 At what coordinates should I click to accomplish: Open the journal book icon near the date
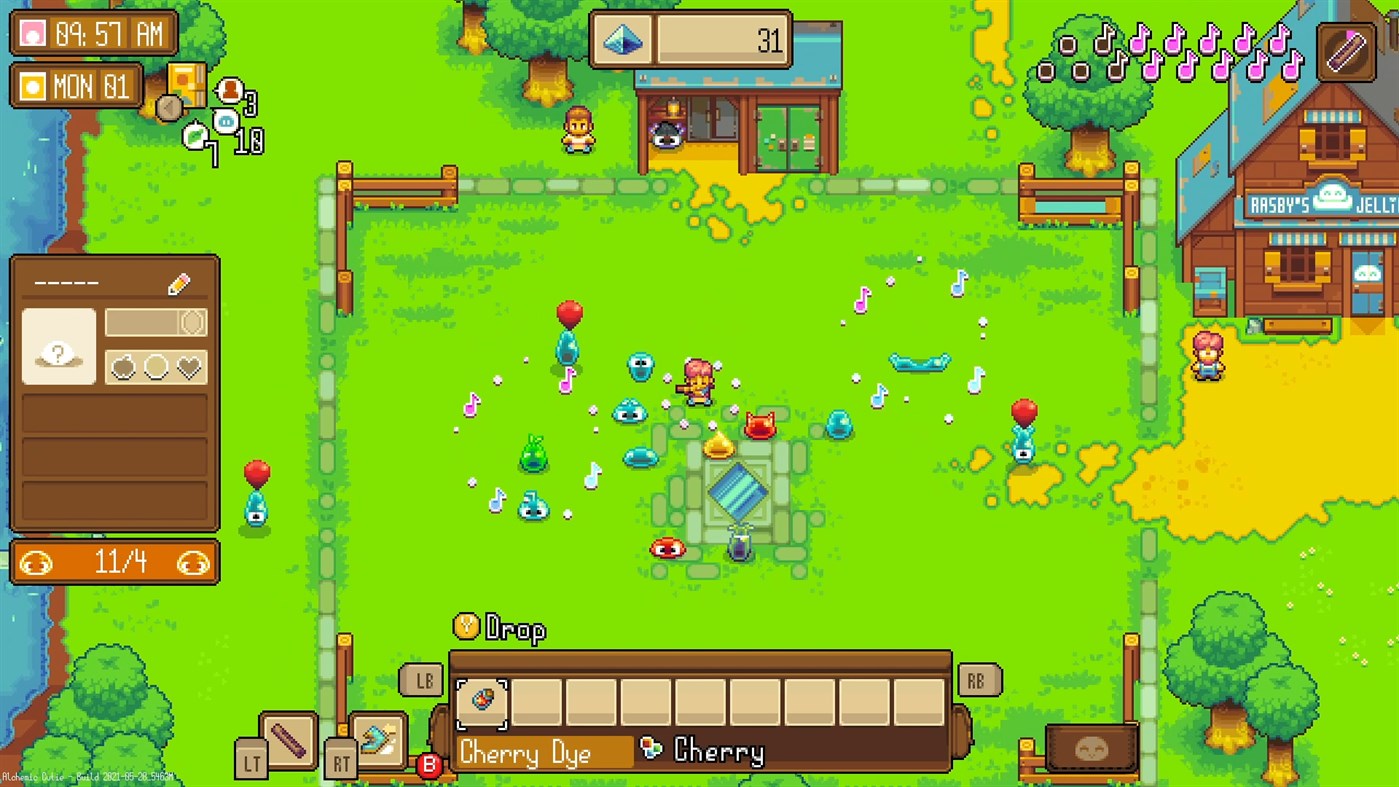coord(186,86)
